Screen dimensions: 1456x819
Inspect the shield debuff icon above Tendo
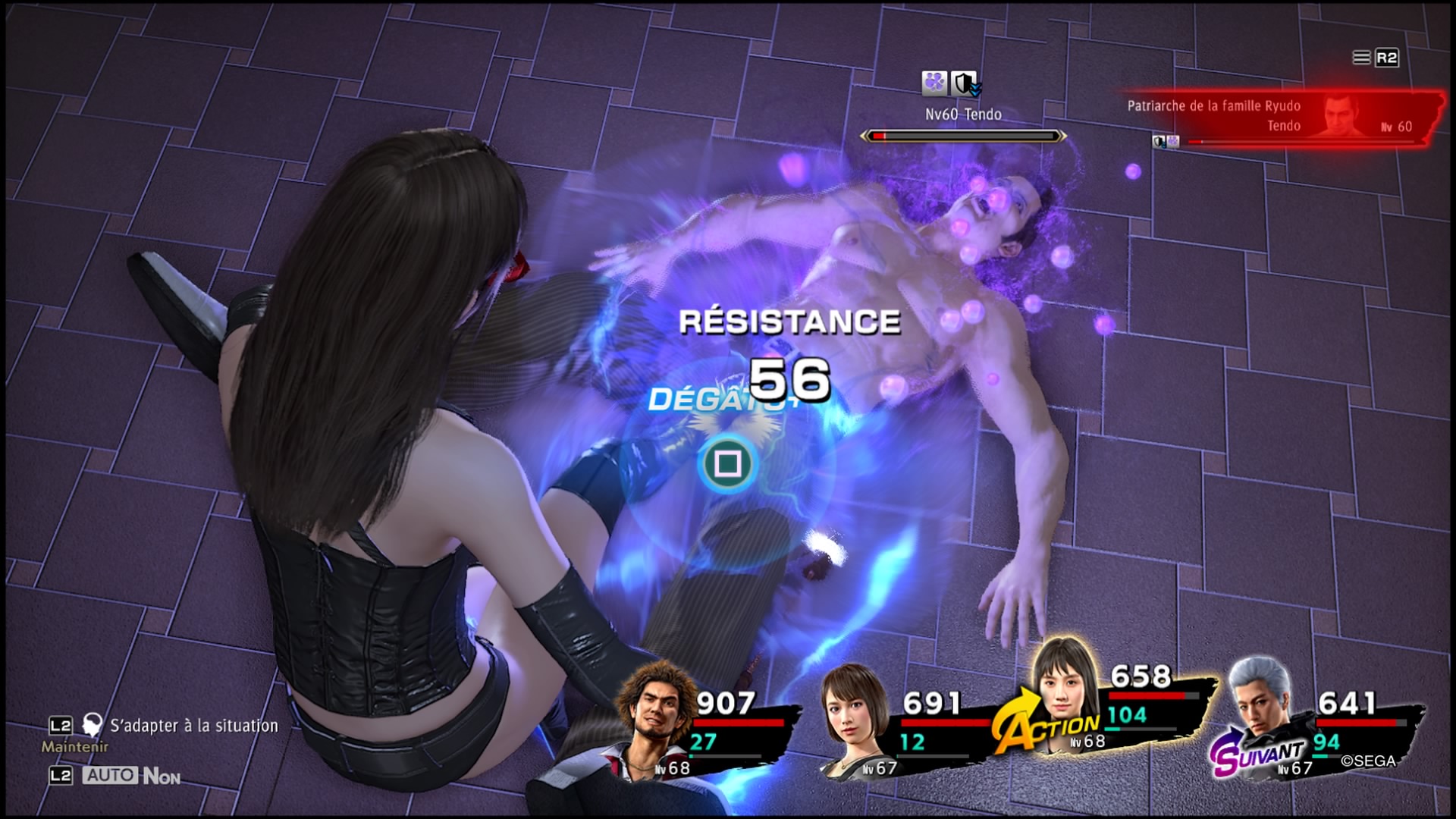click(965, 84)
